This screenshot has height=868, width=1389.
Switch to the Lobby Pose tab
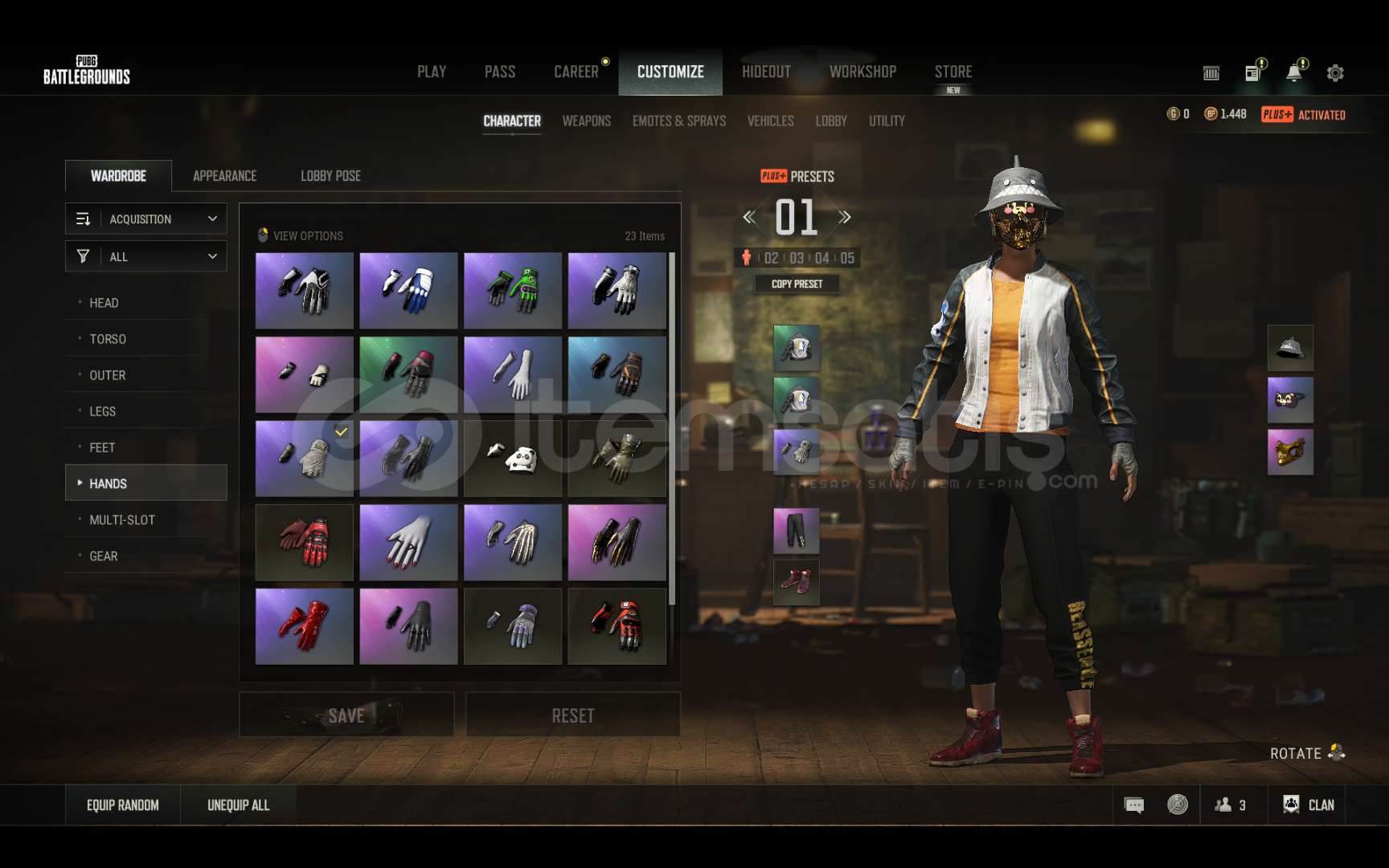pyautogui.click(x=330, y=176)
